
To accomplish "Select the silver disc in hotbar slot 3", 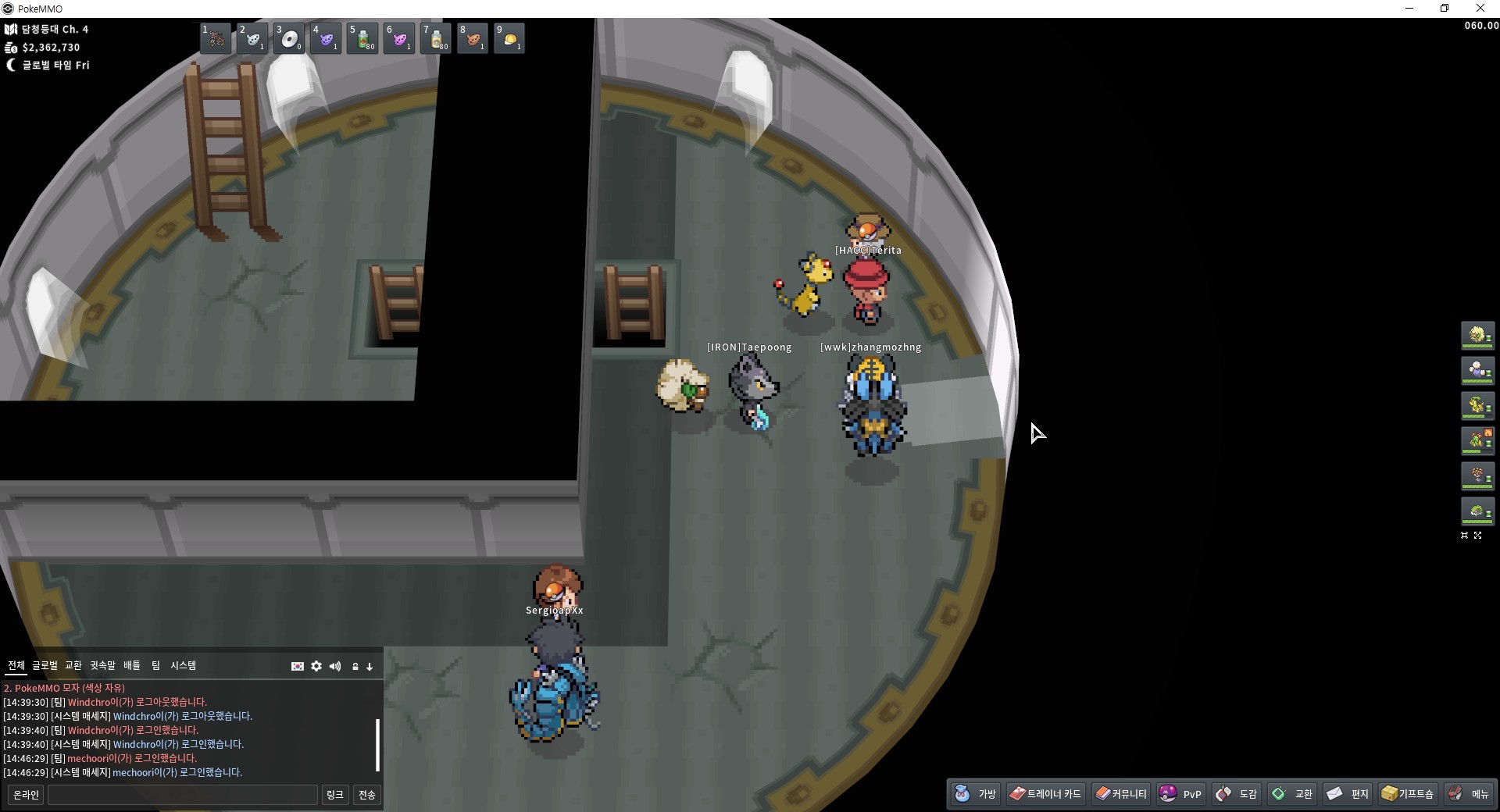I will pyautogui.click(x=289, y=38).
